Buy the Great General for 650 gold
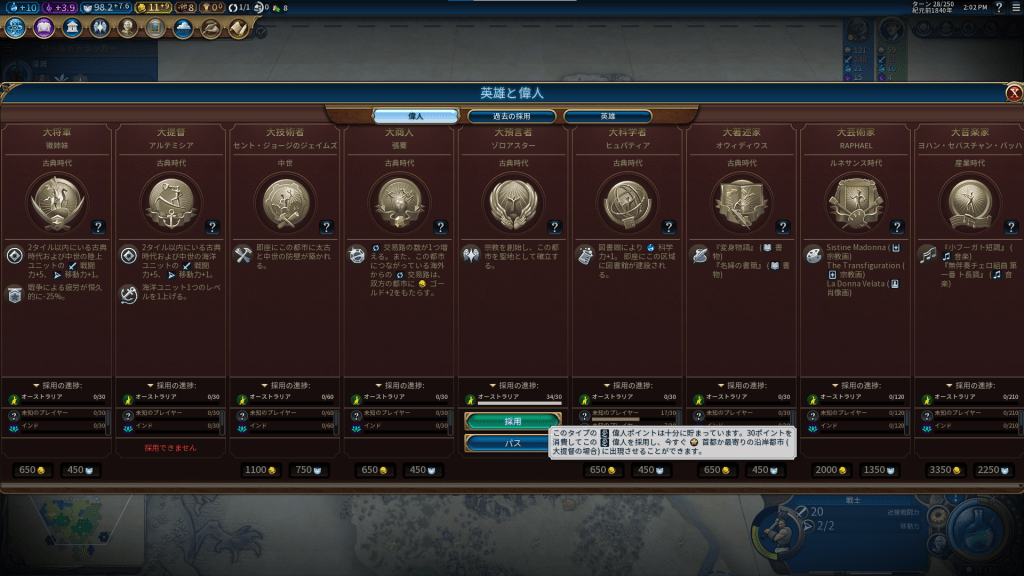Viewport: 1024px width, 576px height. 33,470
